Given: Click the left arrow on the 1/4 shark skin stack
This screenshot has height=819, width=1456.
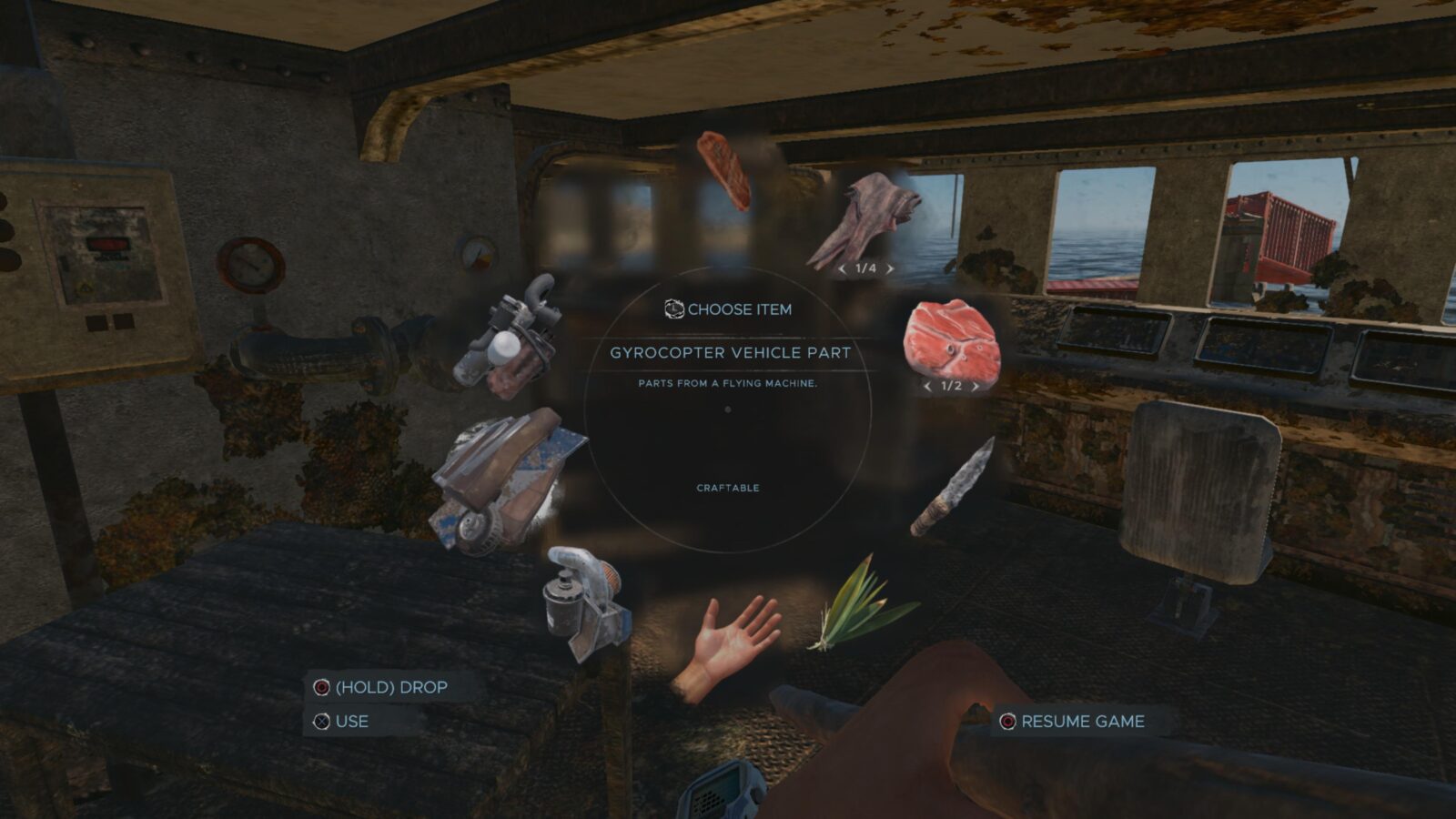Looking at the screenshot, I should click(842, 268).
